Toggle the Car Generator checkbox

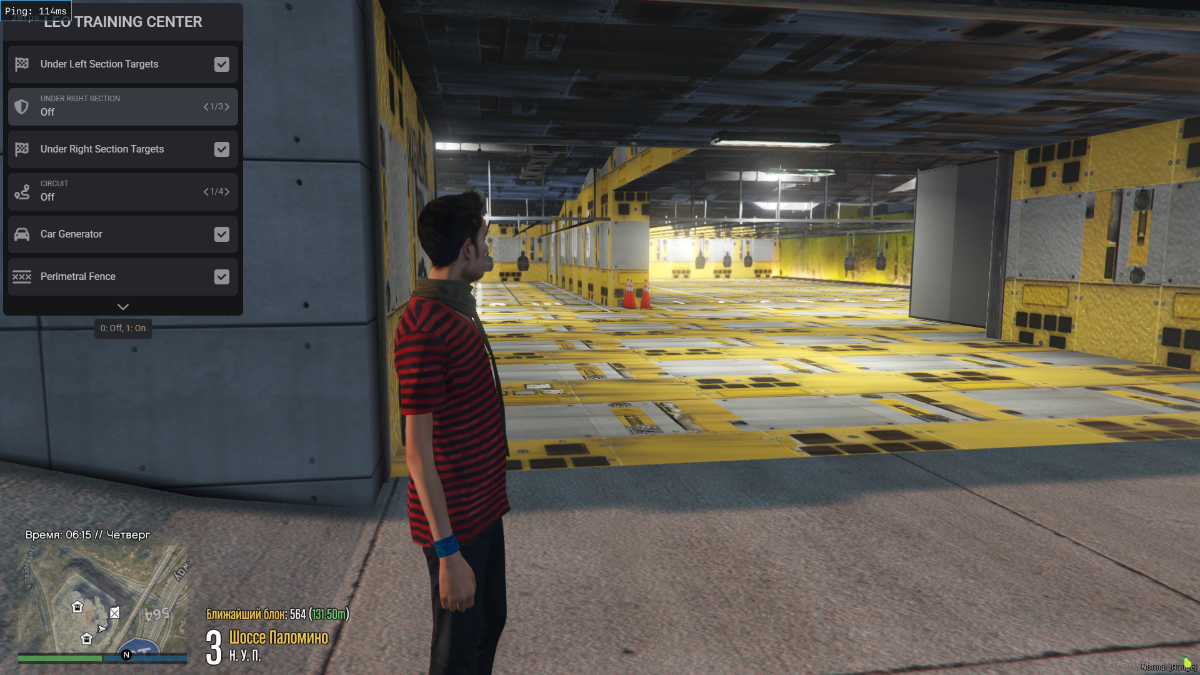click(222, 234)
